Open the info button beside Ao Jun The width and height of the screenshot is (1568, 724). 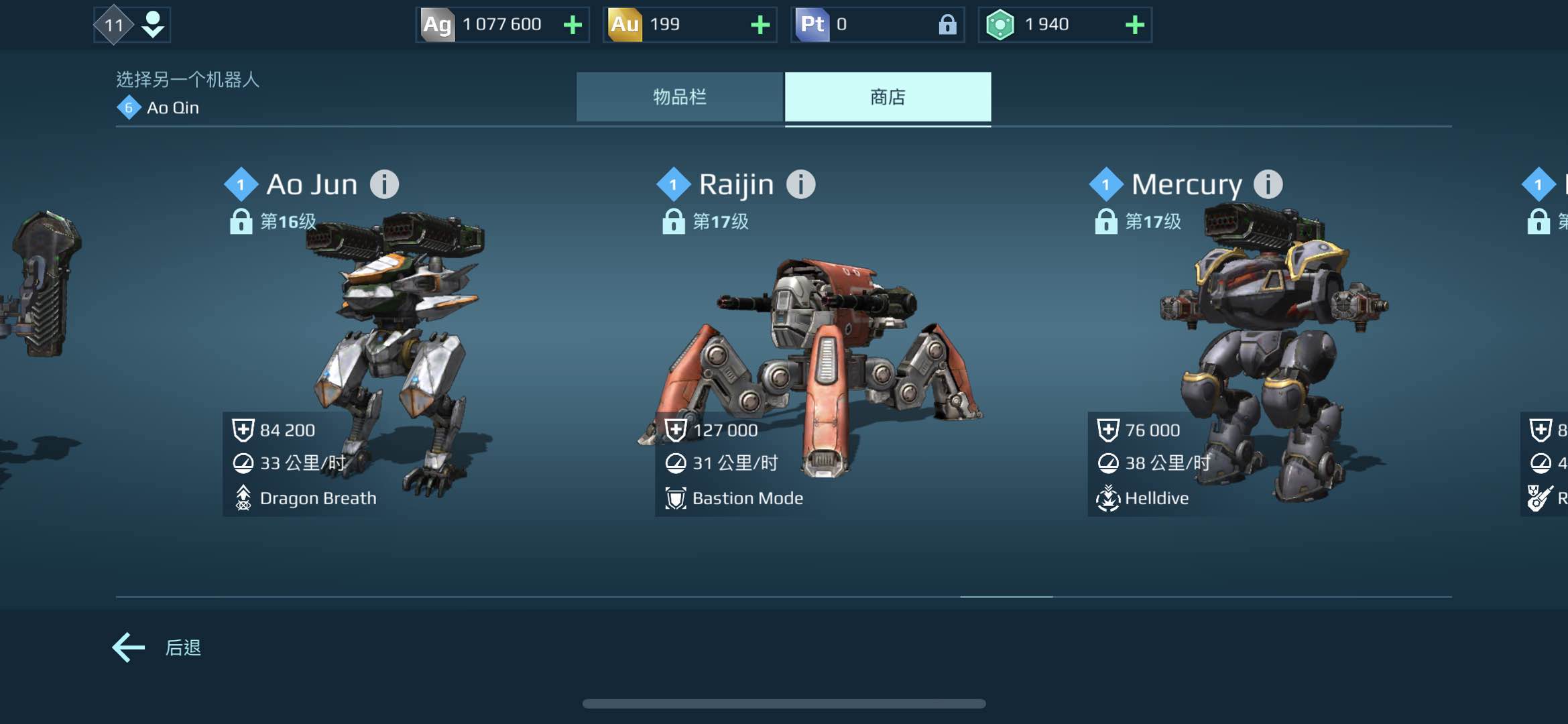click(x=385, y=184)
